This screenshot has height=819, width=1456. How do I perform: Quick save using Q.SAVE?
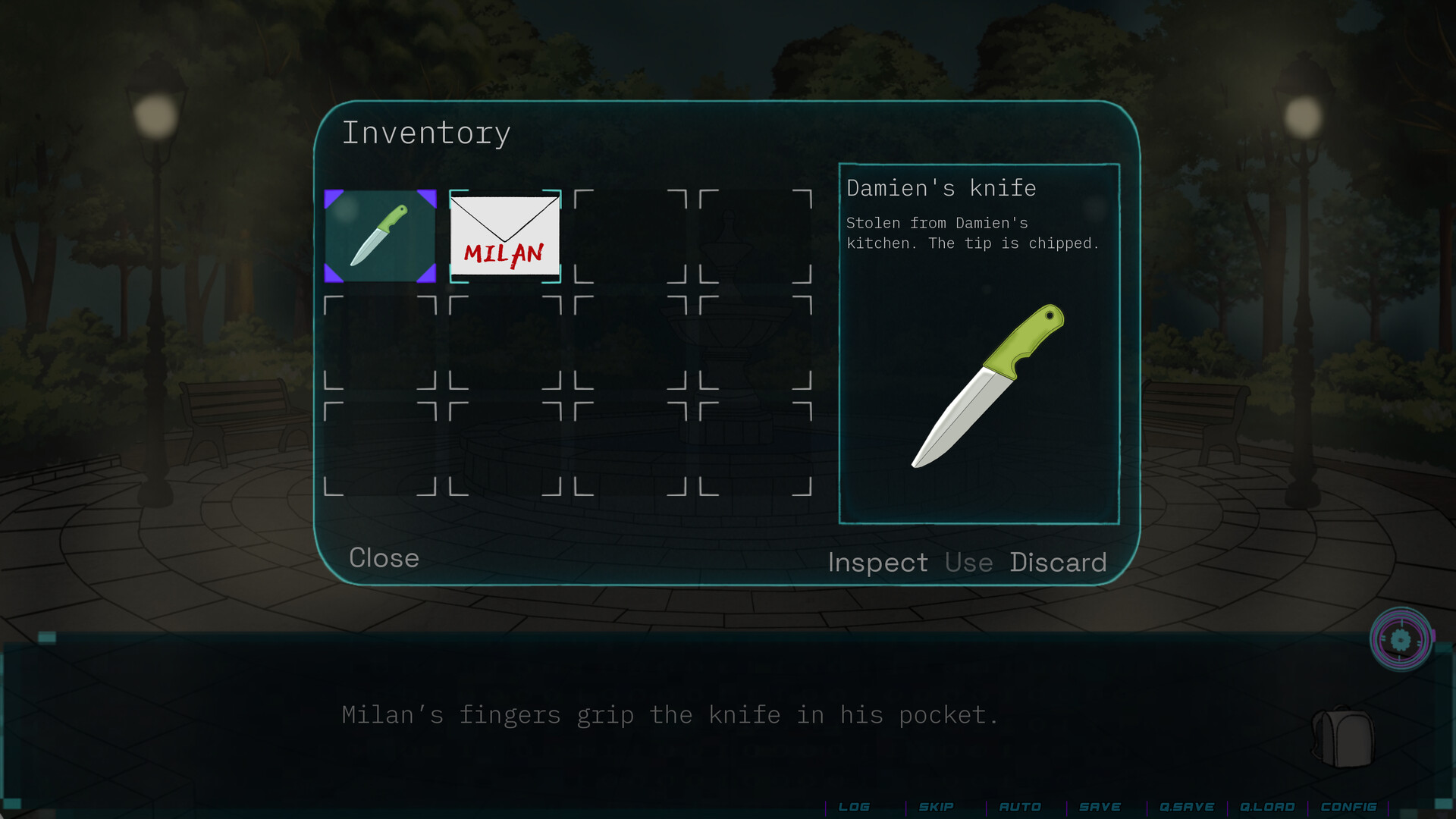click(x=1188, y=807)
